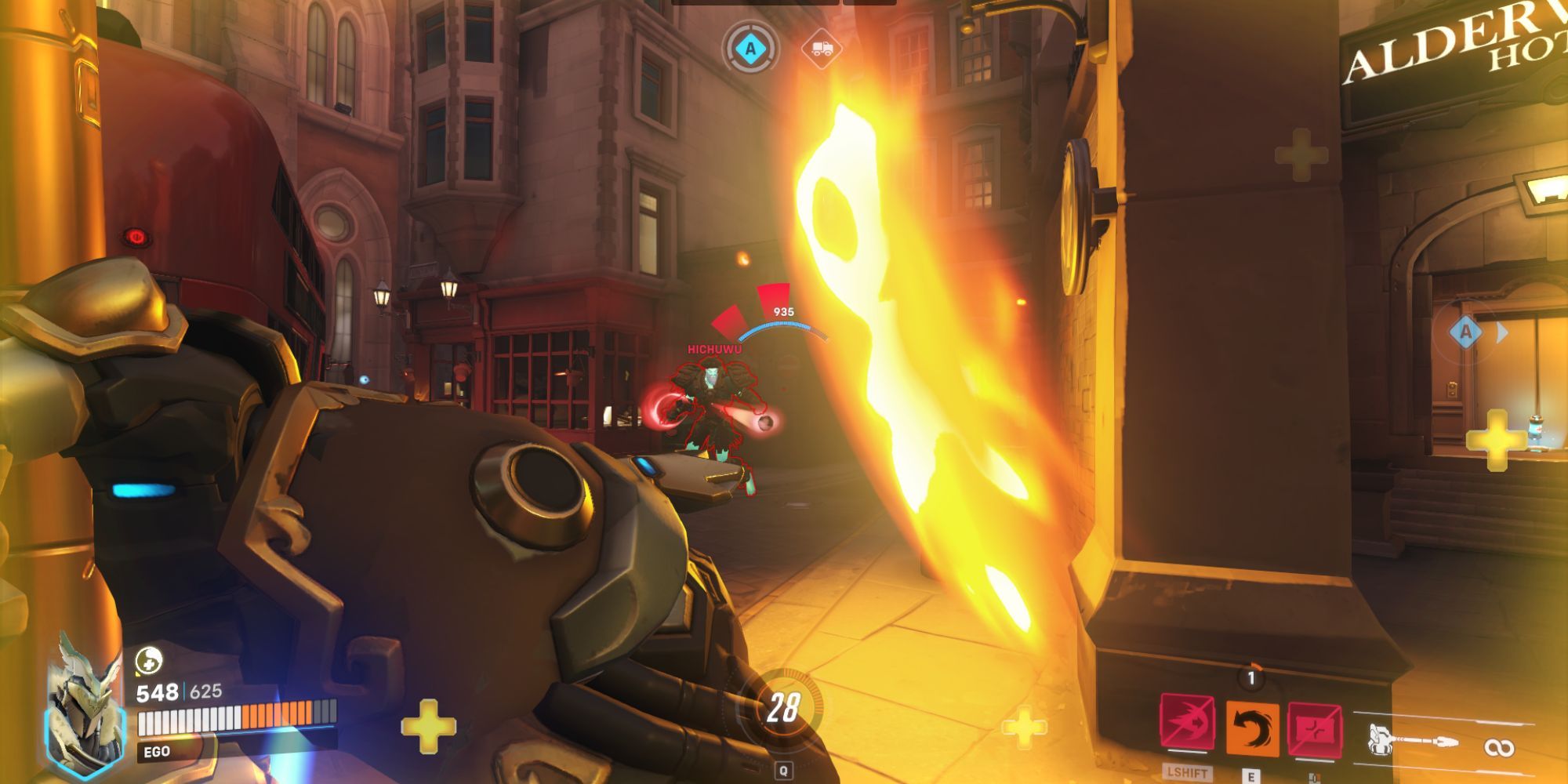The image size is (1568, 784).
Task: Click the objective point A marker at top center
Action: pyautogui.click(x=750, y=49)
